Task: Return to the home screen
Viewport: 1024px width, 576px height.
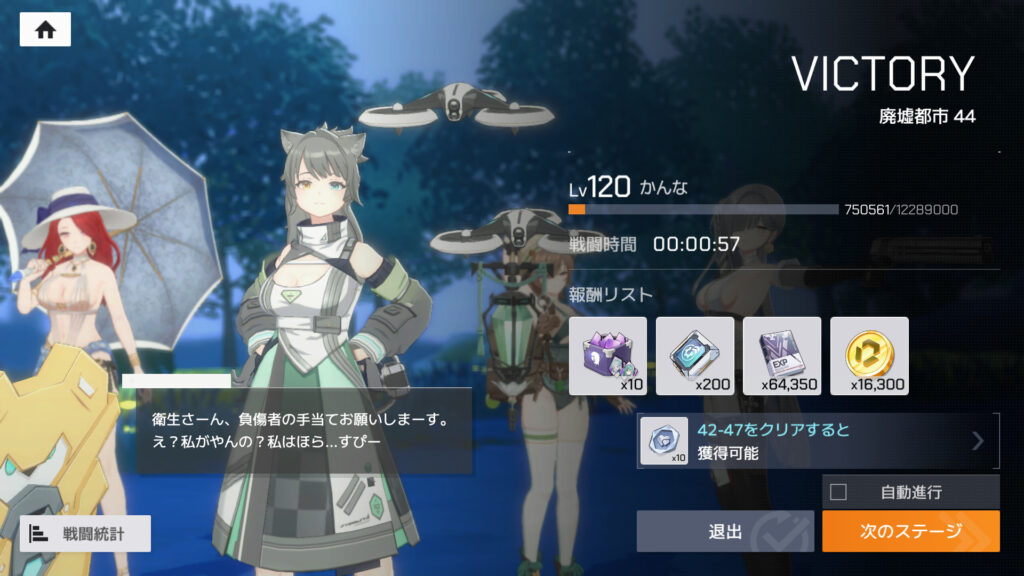Action: click(x=45, y=30)
